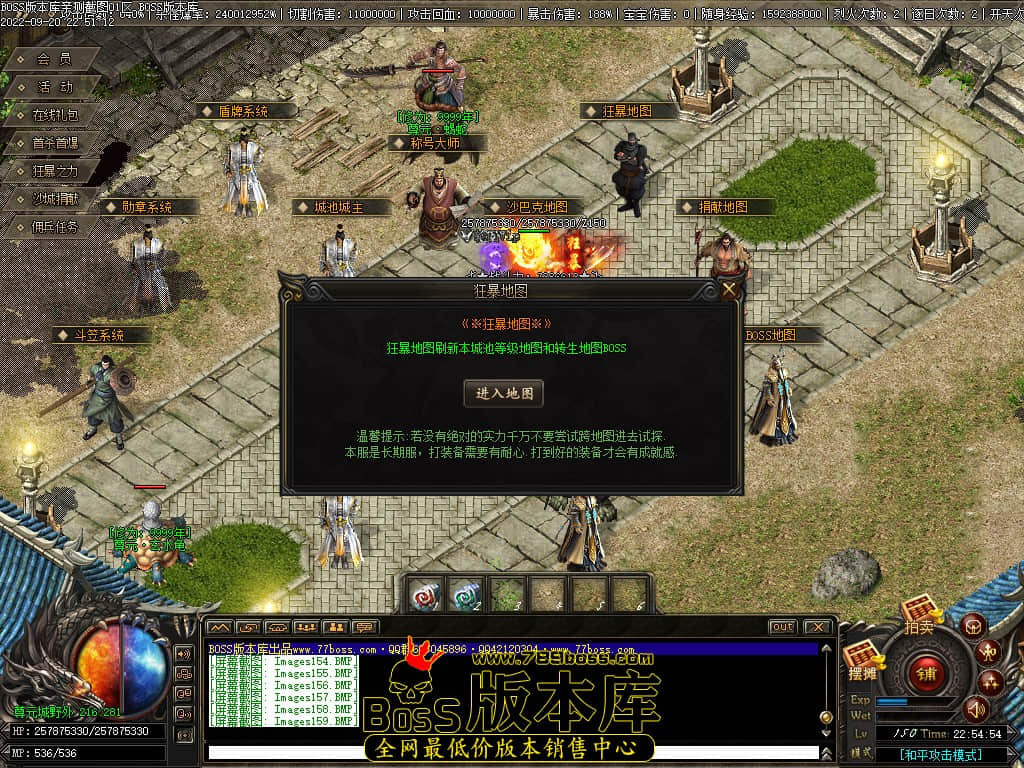The image size is (1024, 768).
Task: Close the 狂暴地图 dialog window
Action: [x=730, y=290]
